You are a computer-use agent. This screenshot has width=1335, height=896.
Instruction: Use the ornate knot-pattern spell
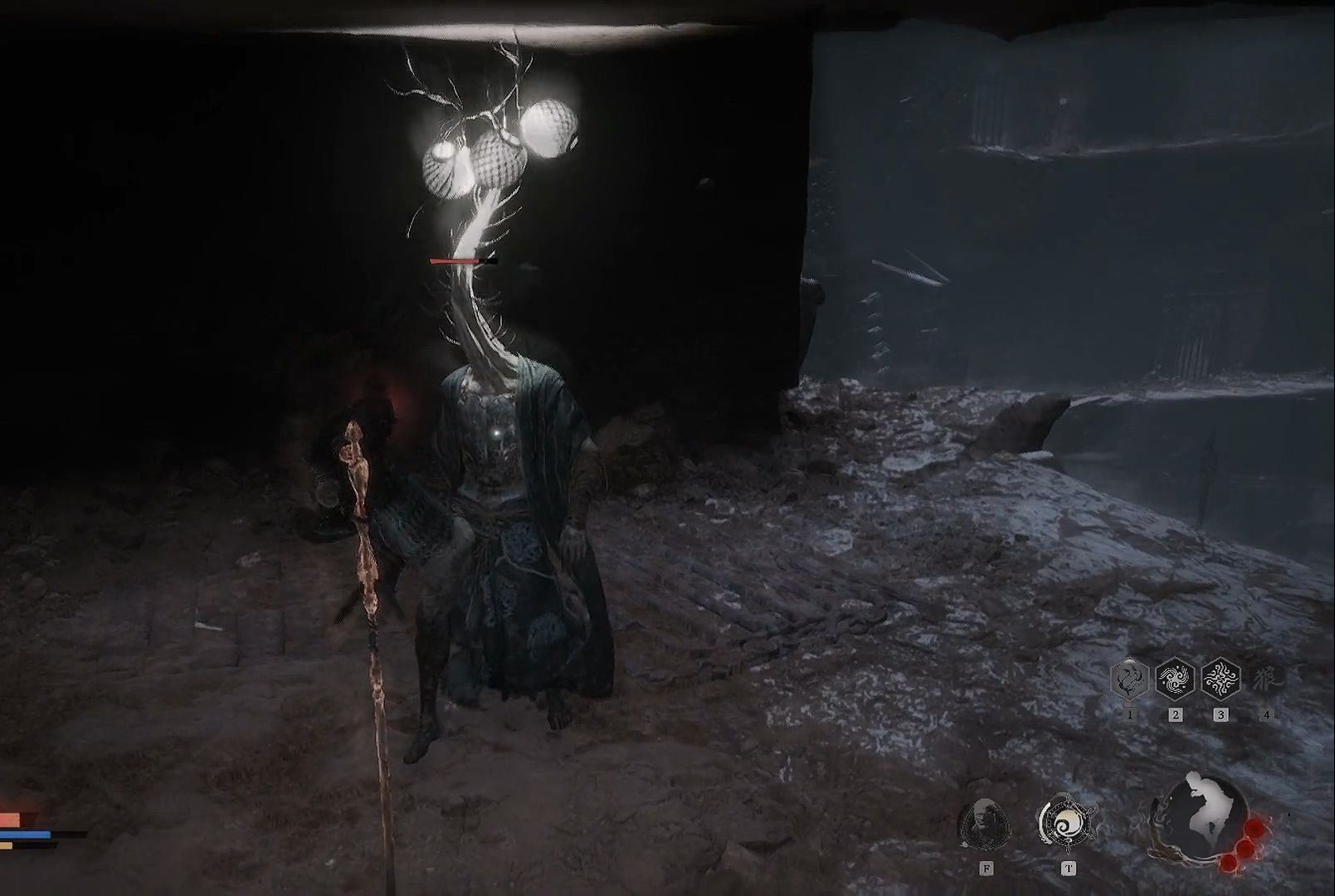click(1221, 680)
